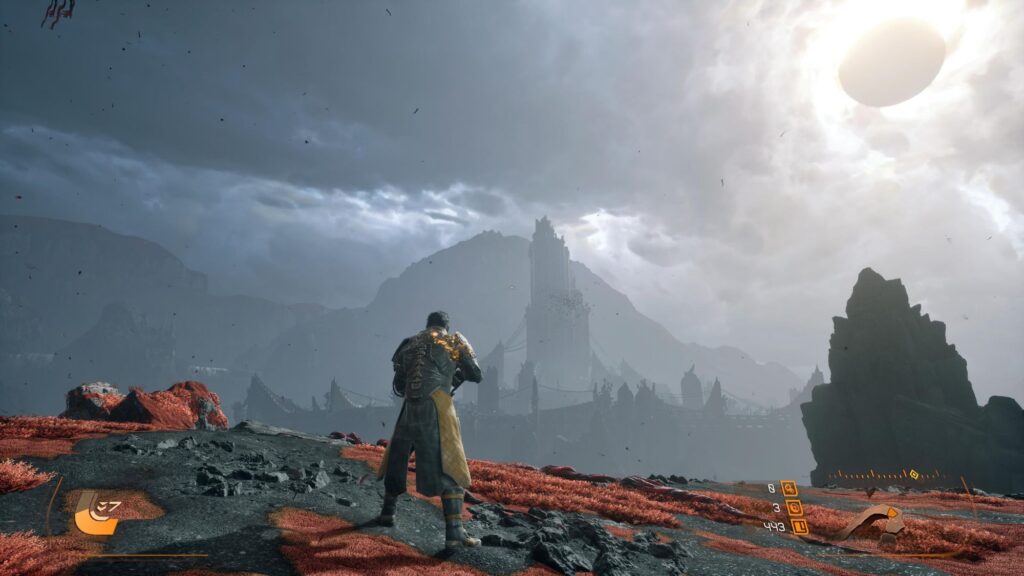Select the middle round icon beside the 3 count

coord(794,507)
